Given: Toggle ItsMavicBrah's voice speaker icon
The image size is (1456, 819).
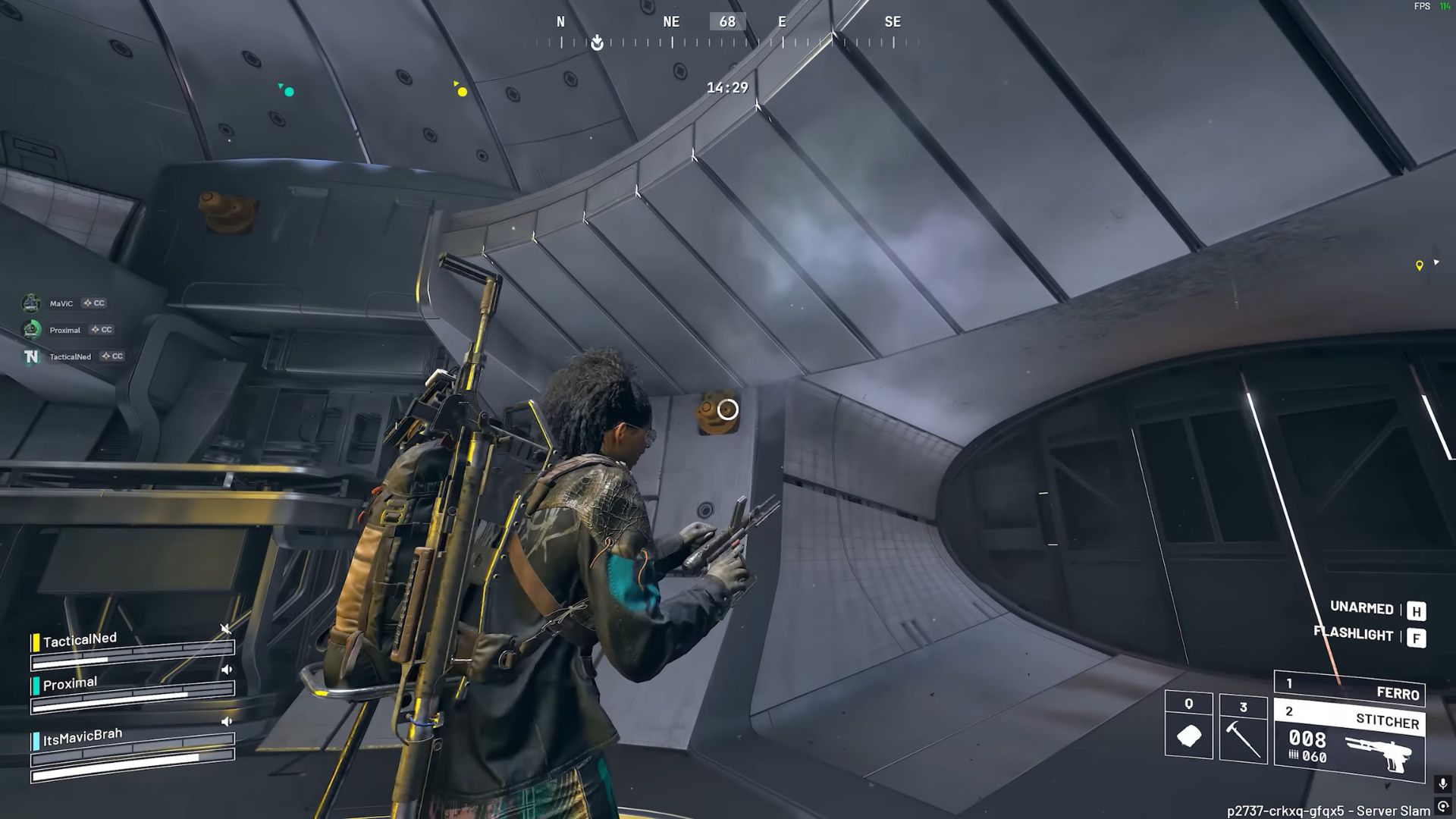Looking at the screenshot, I should pos(226,721).
